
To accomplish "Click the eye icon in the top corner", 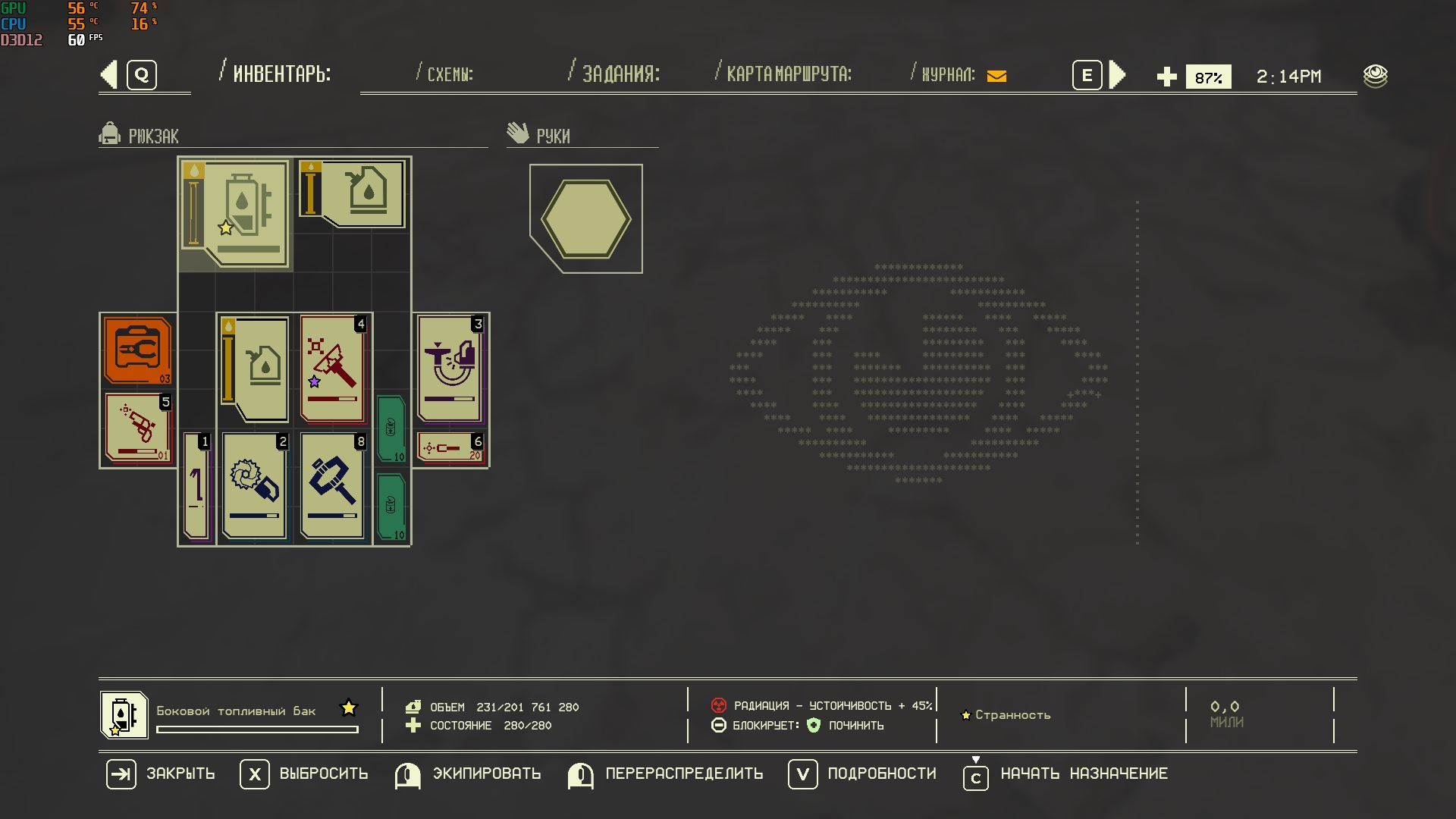I will [x=1375, y=76].
